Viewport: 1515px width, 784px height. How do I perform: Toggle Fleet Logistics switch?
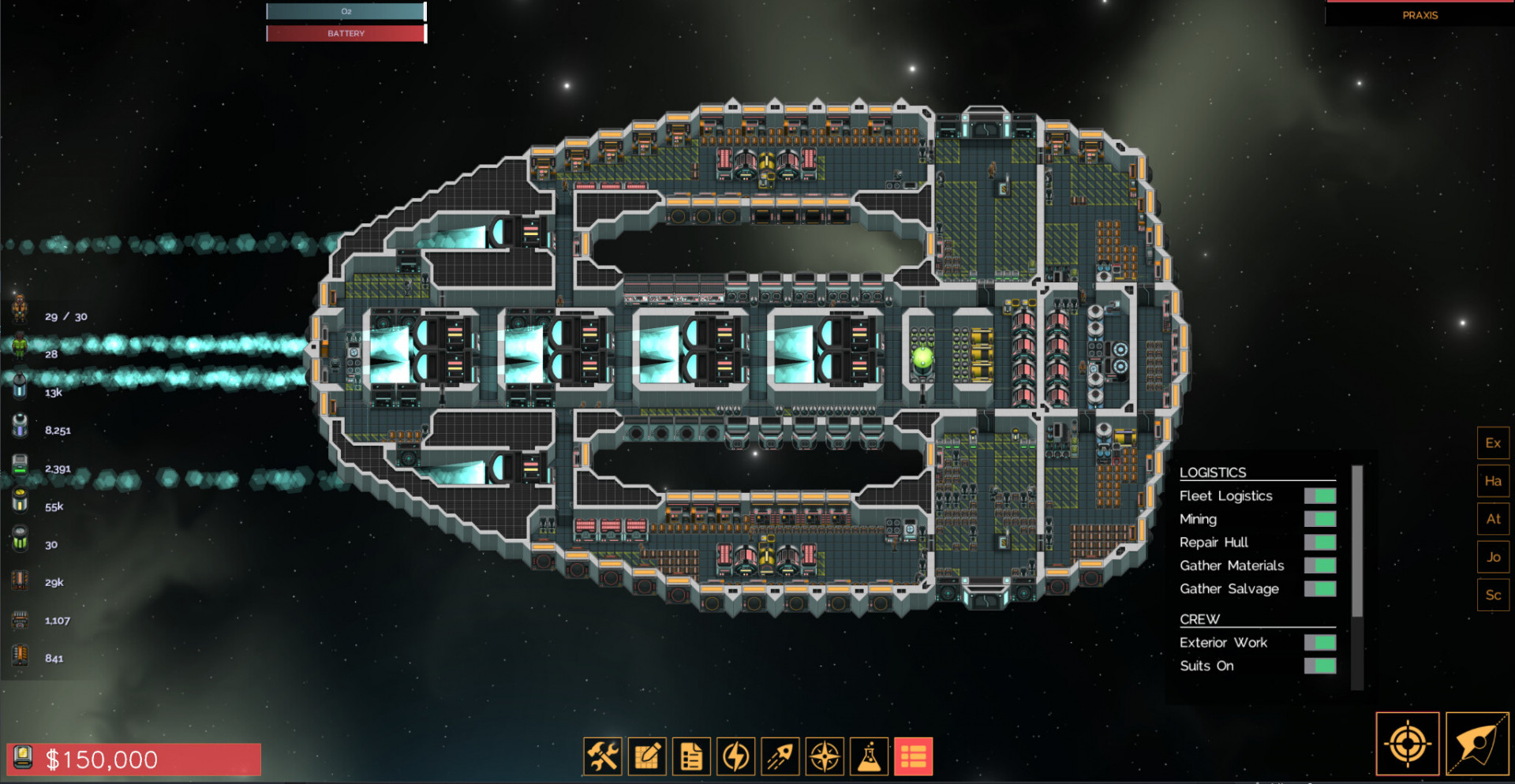[1319, 495]
